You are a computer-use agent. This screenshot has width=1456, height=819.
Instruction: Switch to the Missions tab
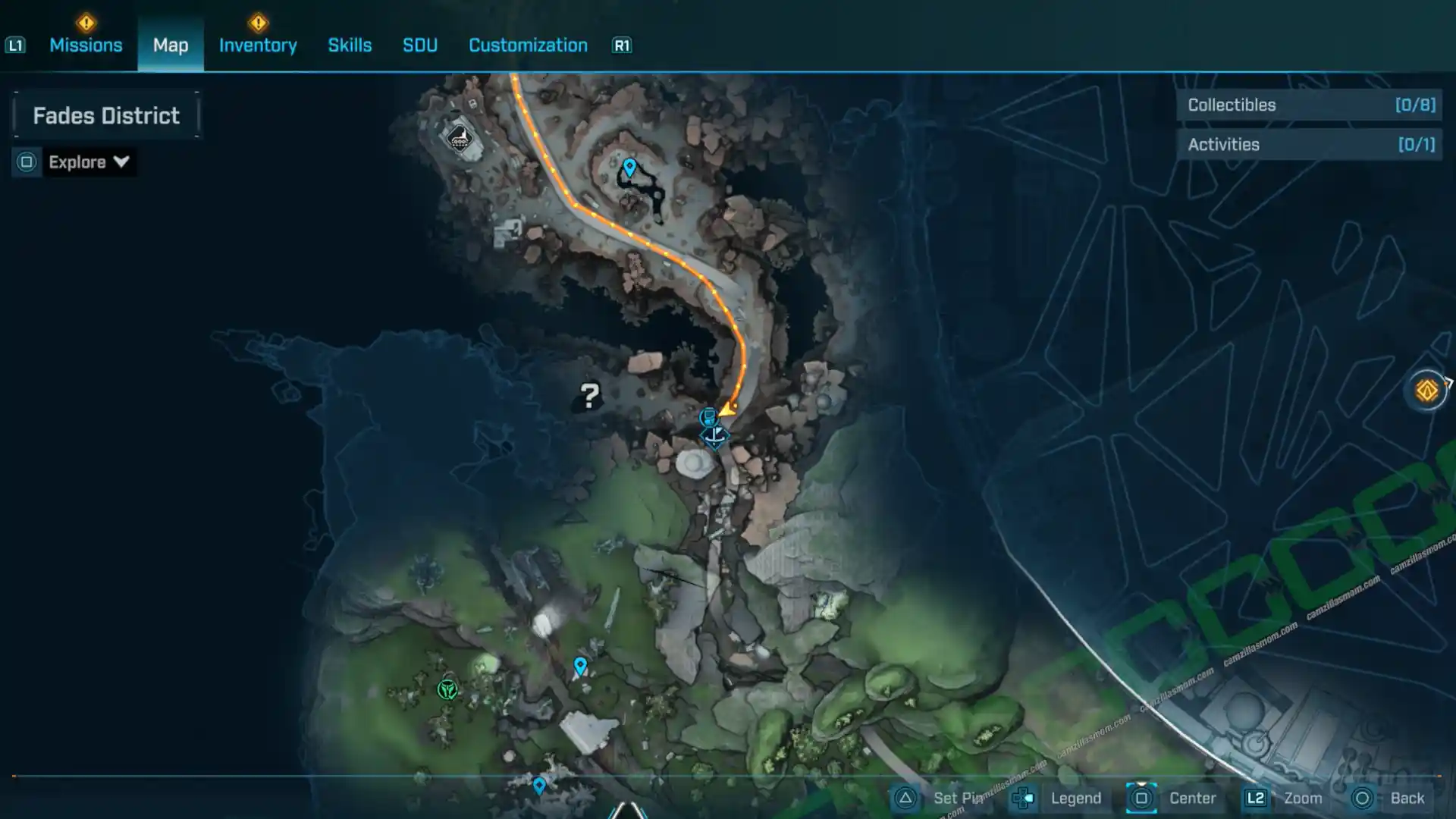[x=86, y=45]
